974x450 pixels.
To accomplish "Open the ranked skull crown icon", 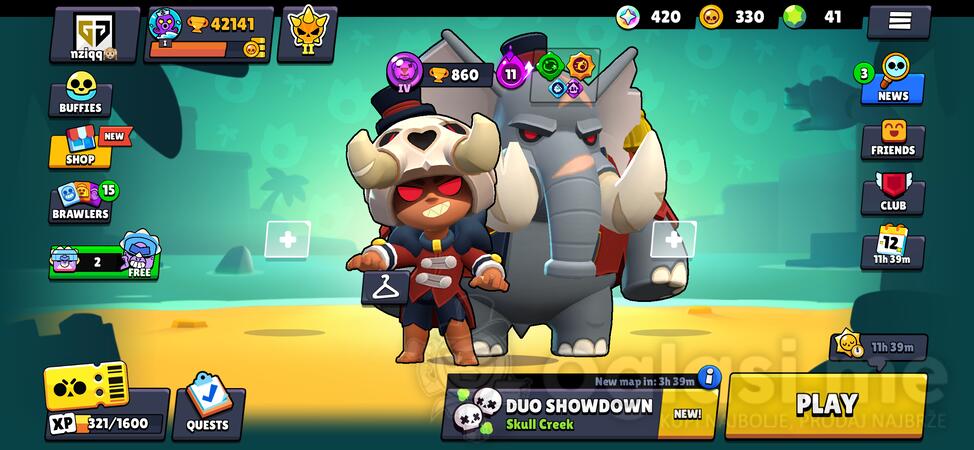I will (x=306, y=34).
